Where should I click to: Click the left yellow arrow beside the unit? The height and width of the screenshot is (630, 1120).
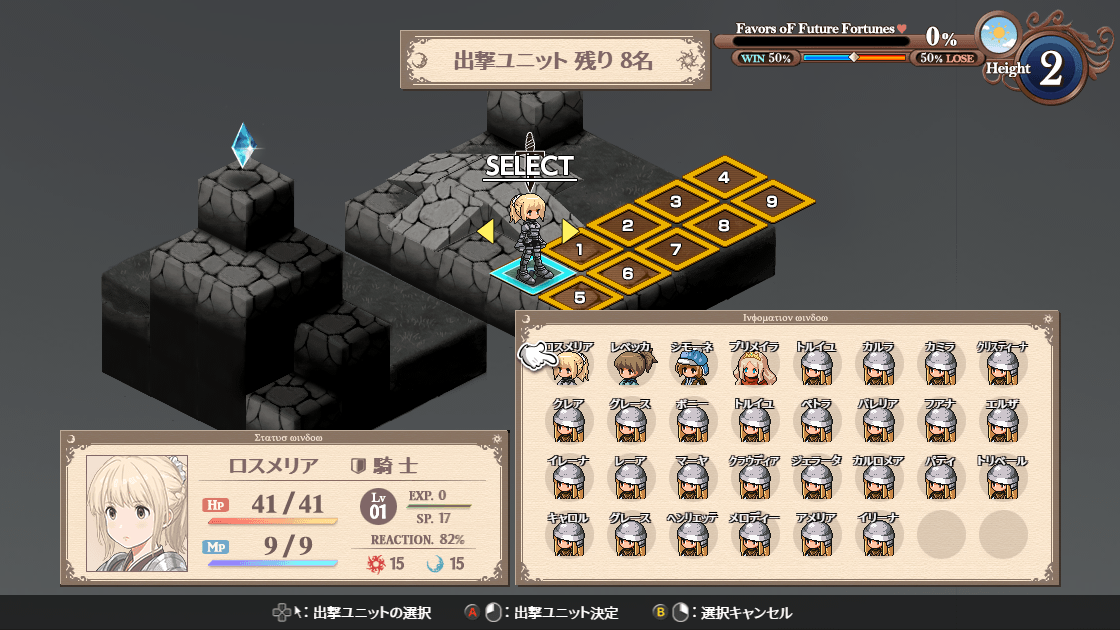[x=485, y=232]
